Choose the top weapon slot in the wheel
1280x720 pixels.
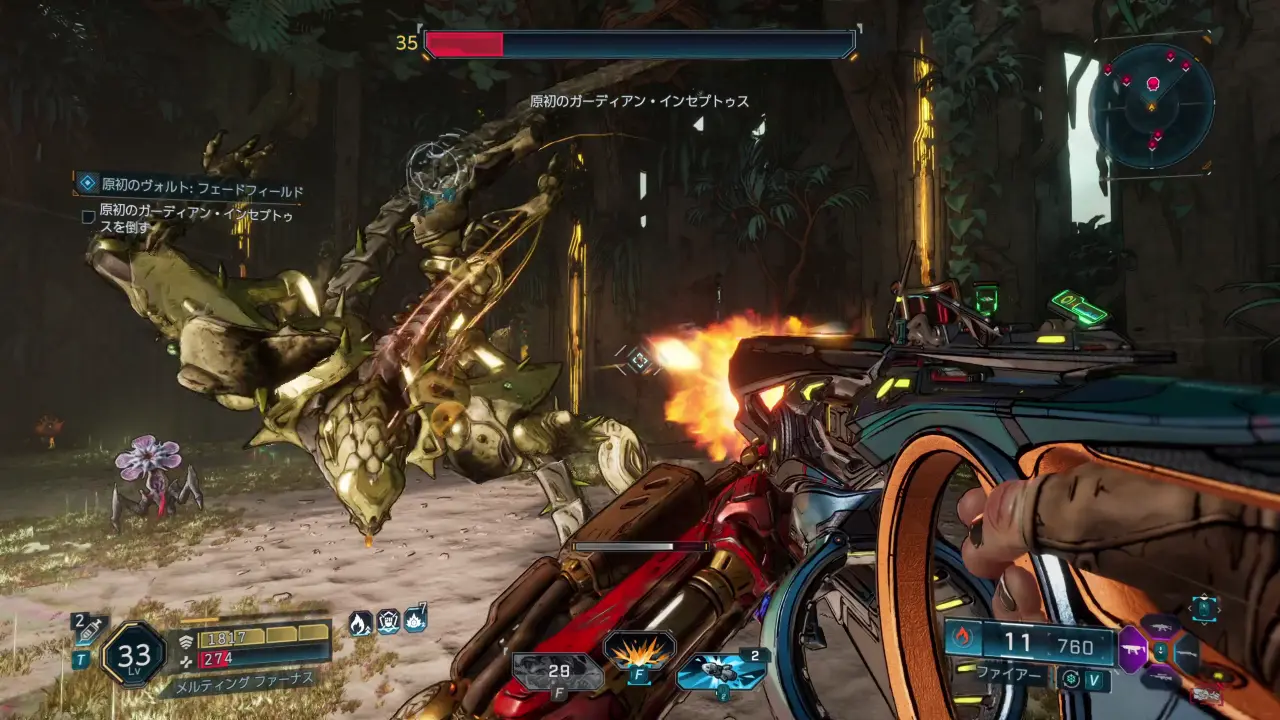[x=1160, y=627]
